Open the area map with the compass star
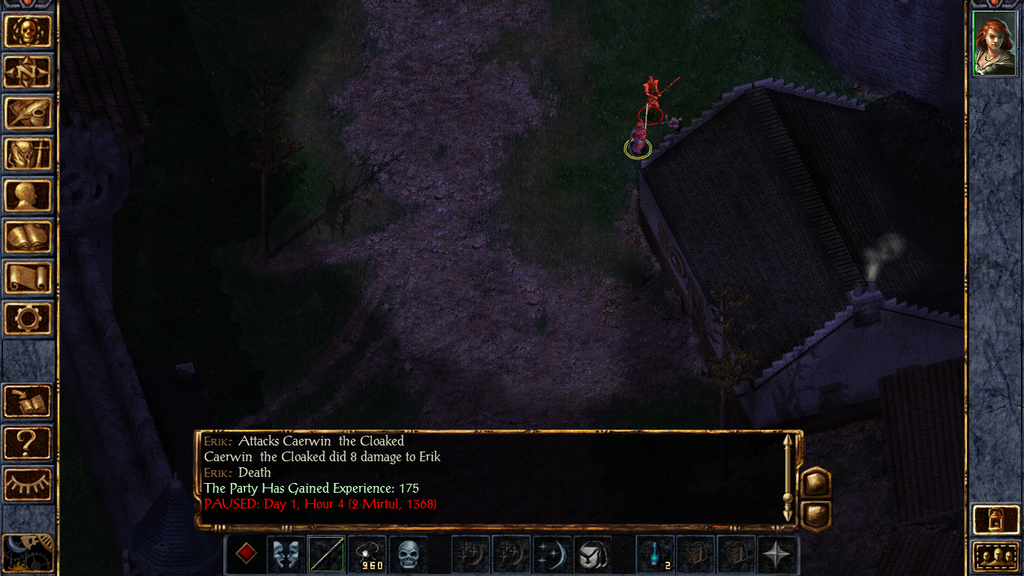The height and width of the screenshot is (576, 1024). pos(28,72)
